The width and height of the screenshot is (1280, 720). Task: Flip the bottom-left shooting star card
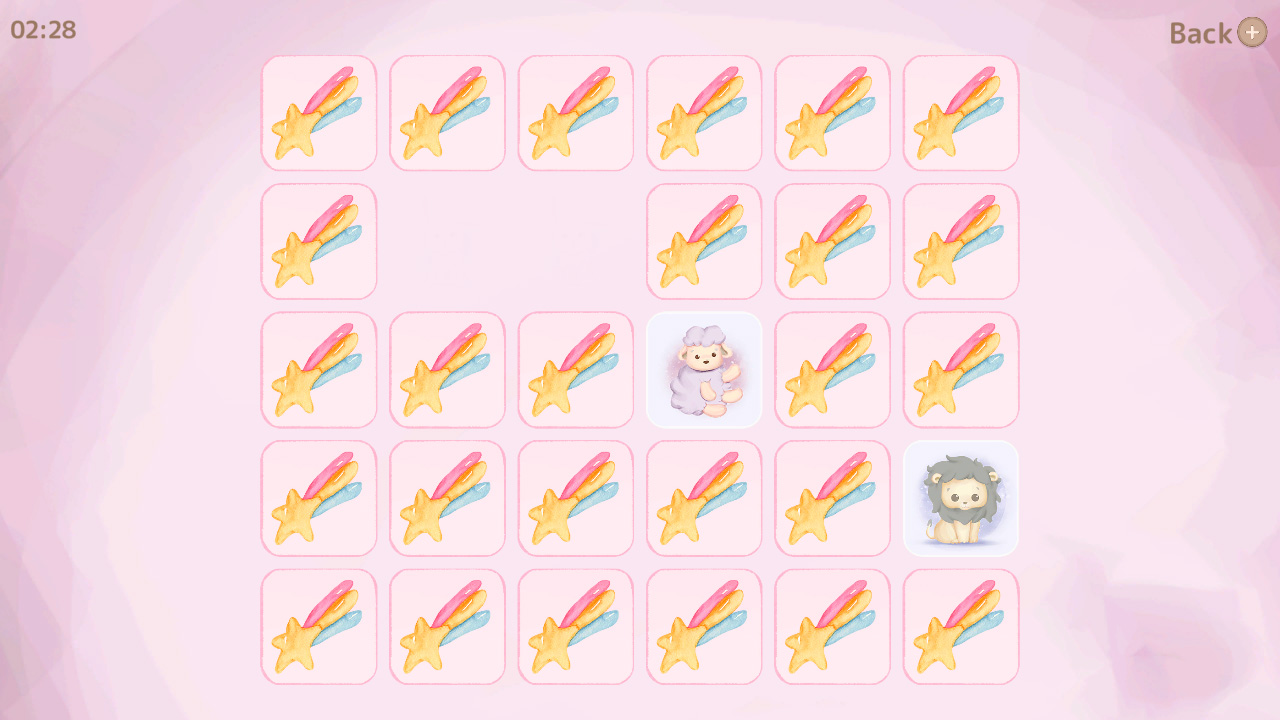pyautogui.click(x=318, y=626)
